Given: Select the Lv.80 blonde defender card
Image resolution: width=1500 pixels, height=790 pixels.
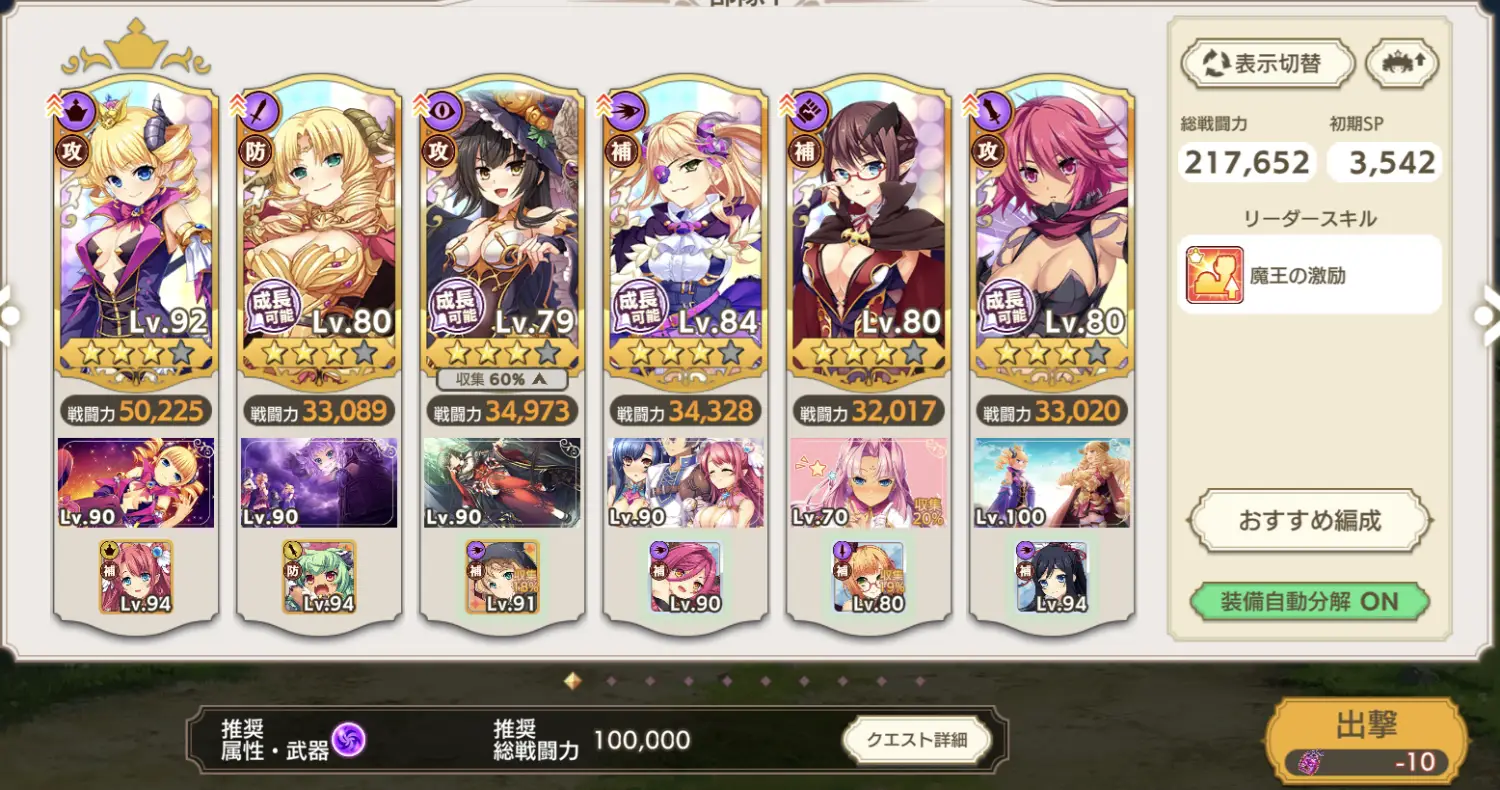Looking at the screenshot, I should [x=319, y=230].
